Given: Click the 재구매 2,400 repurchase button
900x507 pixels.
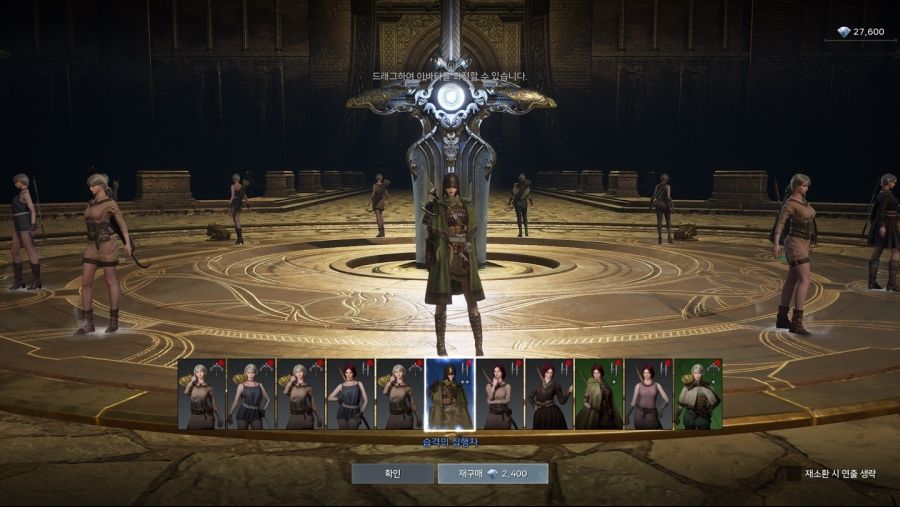Looking at the screenshot, I should pos(492,473).
